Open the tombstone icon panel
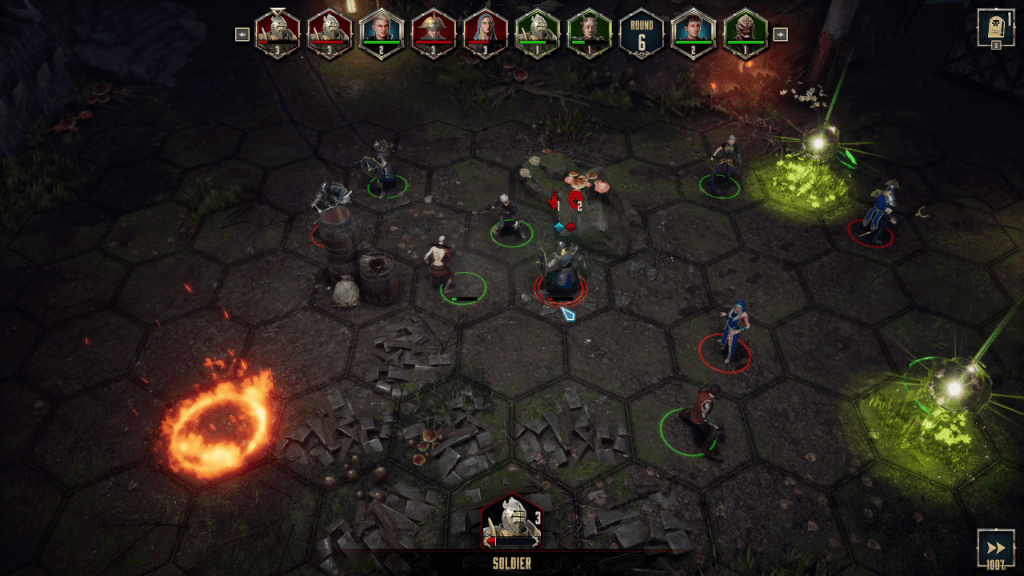 pyautogui.click(x=991, y=28)
